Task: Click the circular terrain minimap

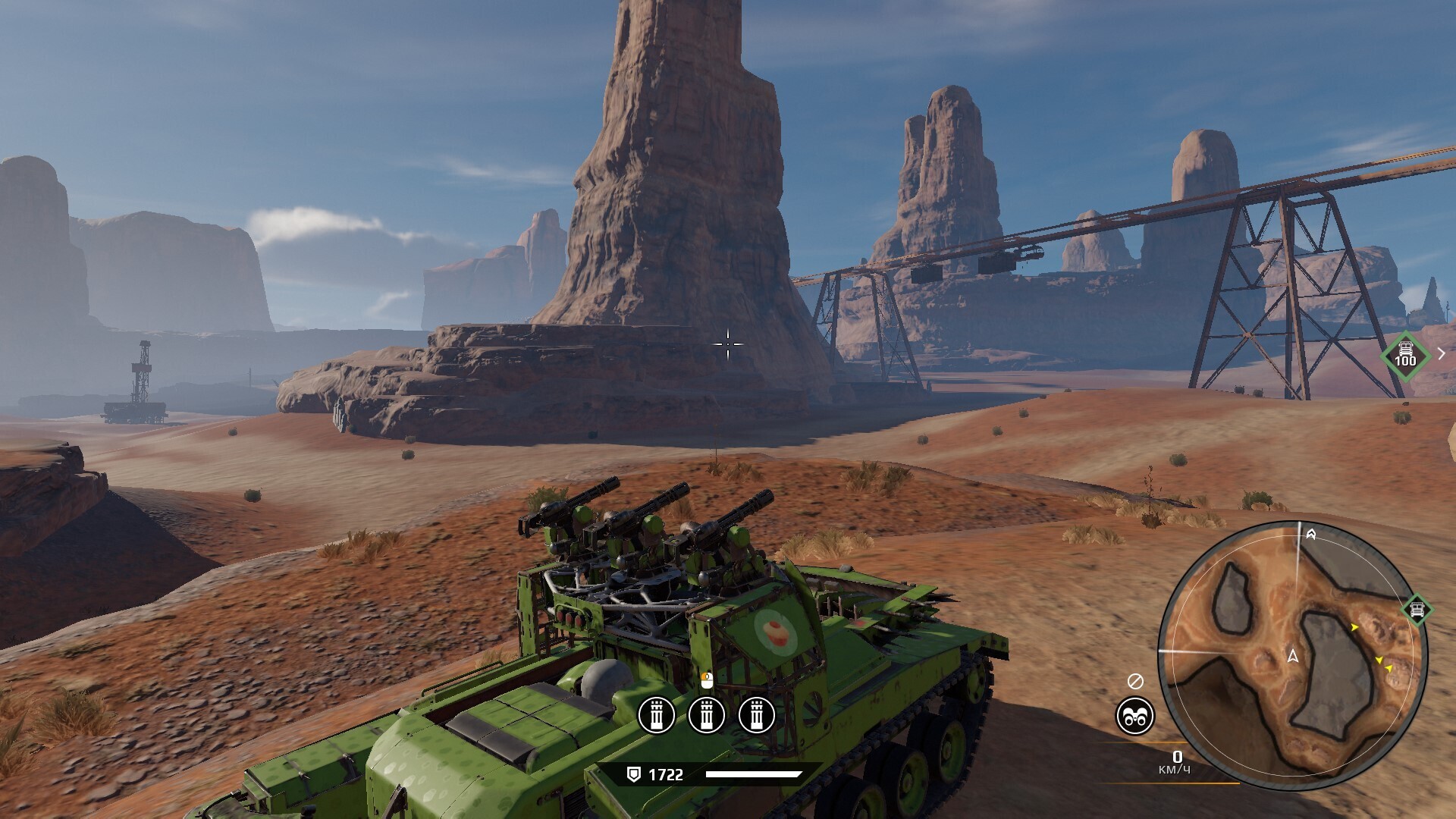Action: pyautogui.click(x=1292, y=657)
